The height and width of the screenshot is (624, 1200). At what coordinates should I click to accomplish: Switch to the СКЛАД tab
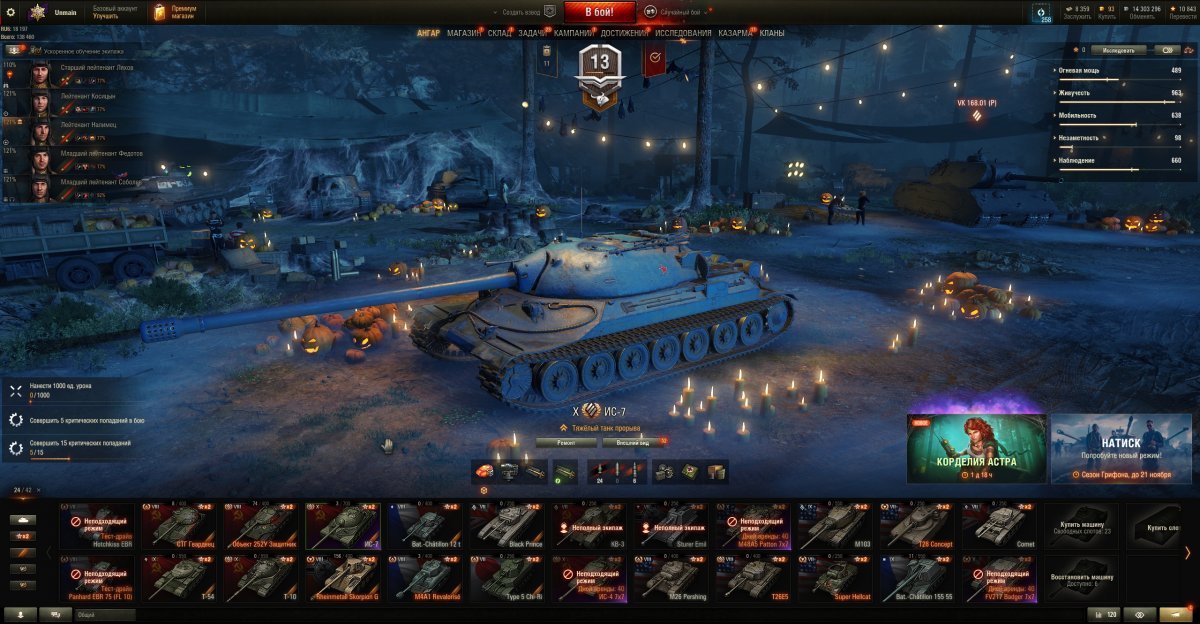tap(500, 33)
